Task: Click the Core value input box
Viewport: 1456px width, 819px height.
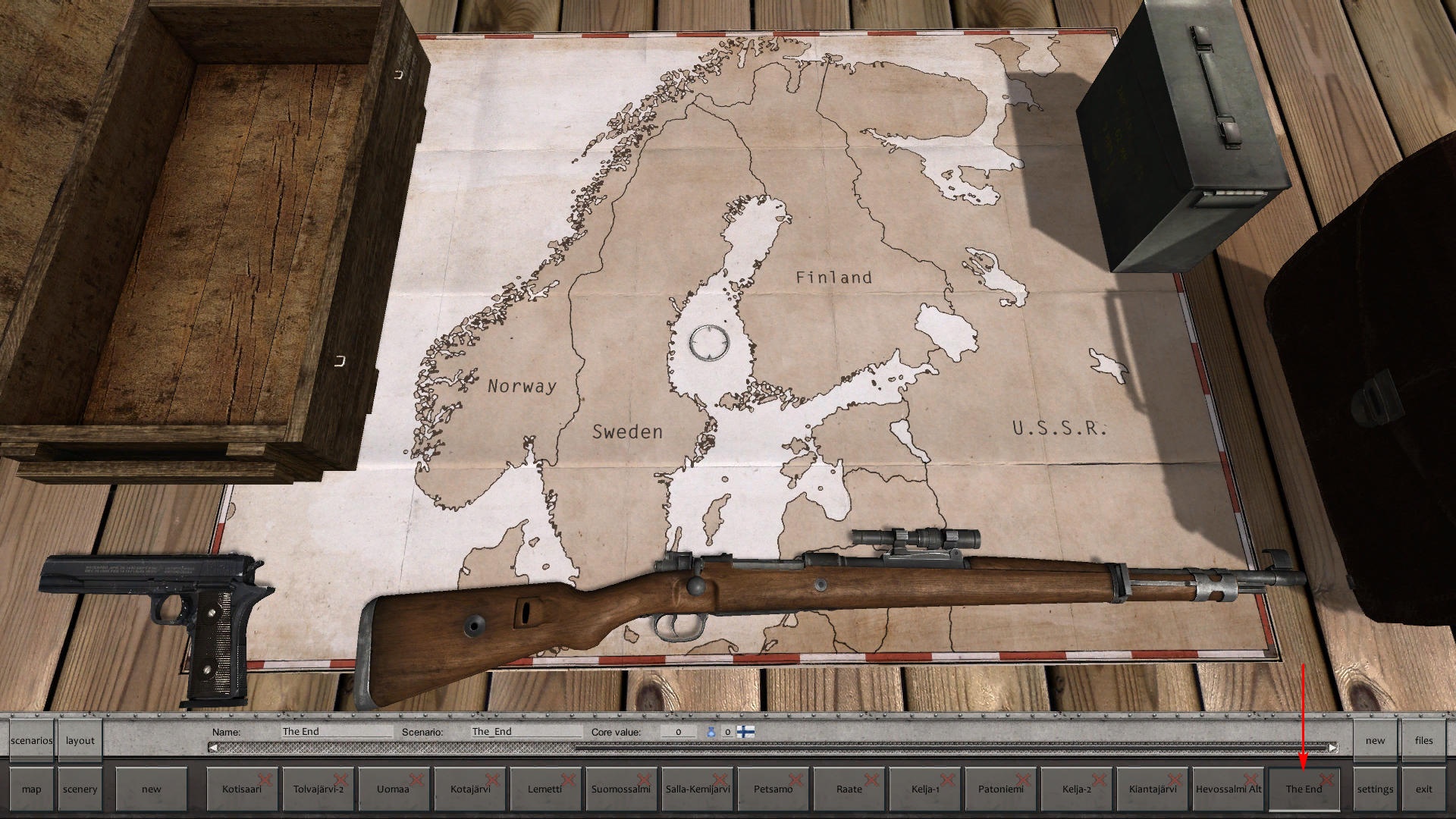Action: (679, 731)
